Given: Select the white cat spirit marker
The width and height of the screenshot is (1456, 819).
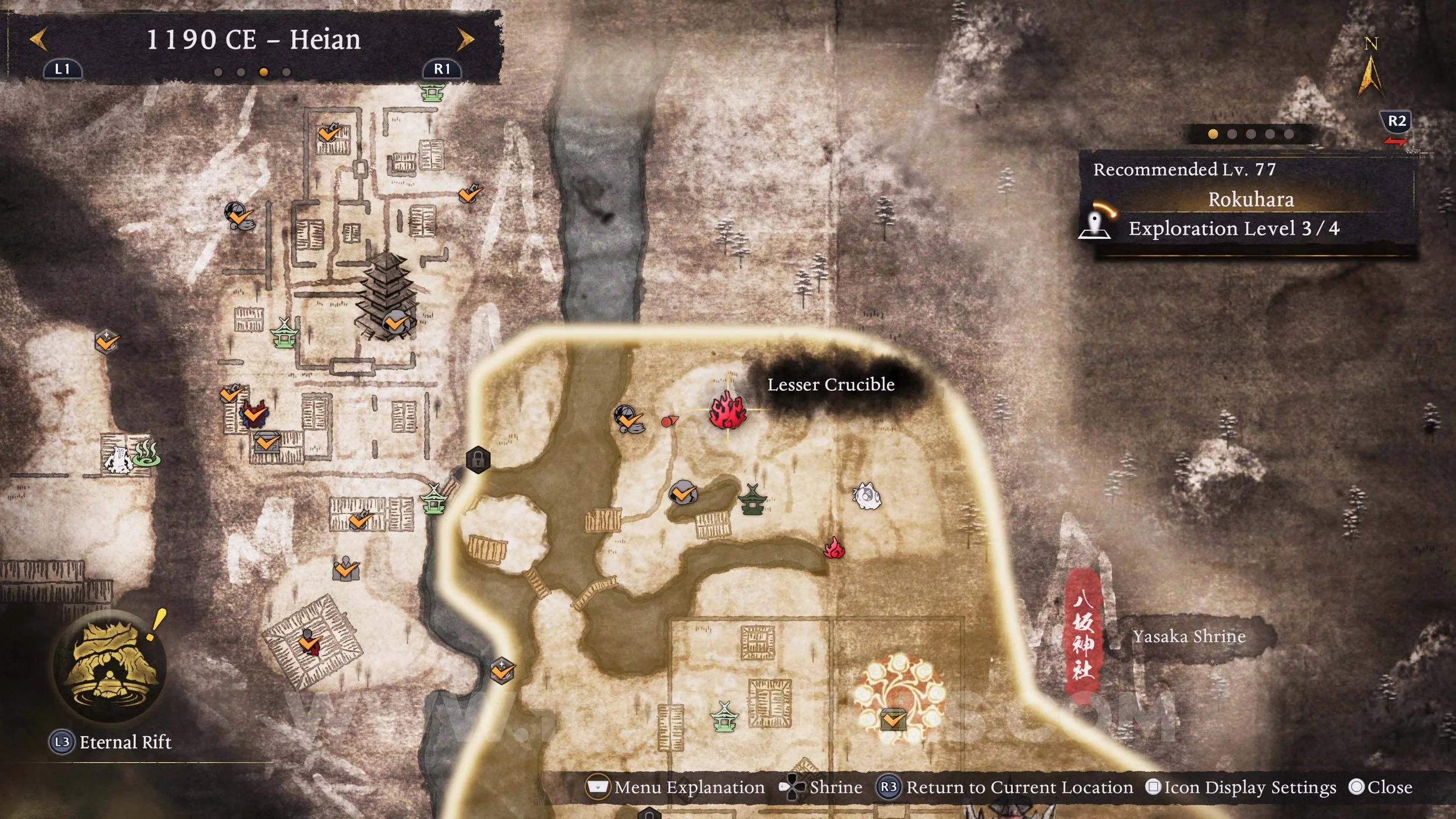Looking at the screenshot, I should point(866,497).
